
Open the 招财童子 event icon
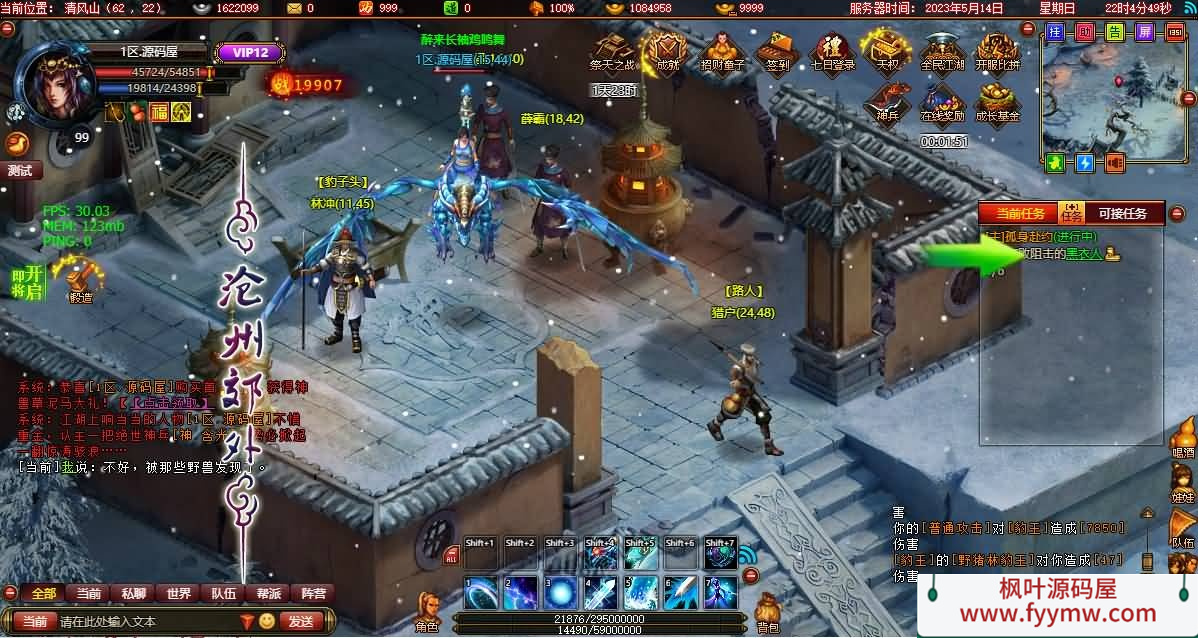tap(722, 51)
